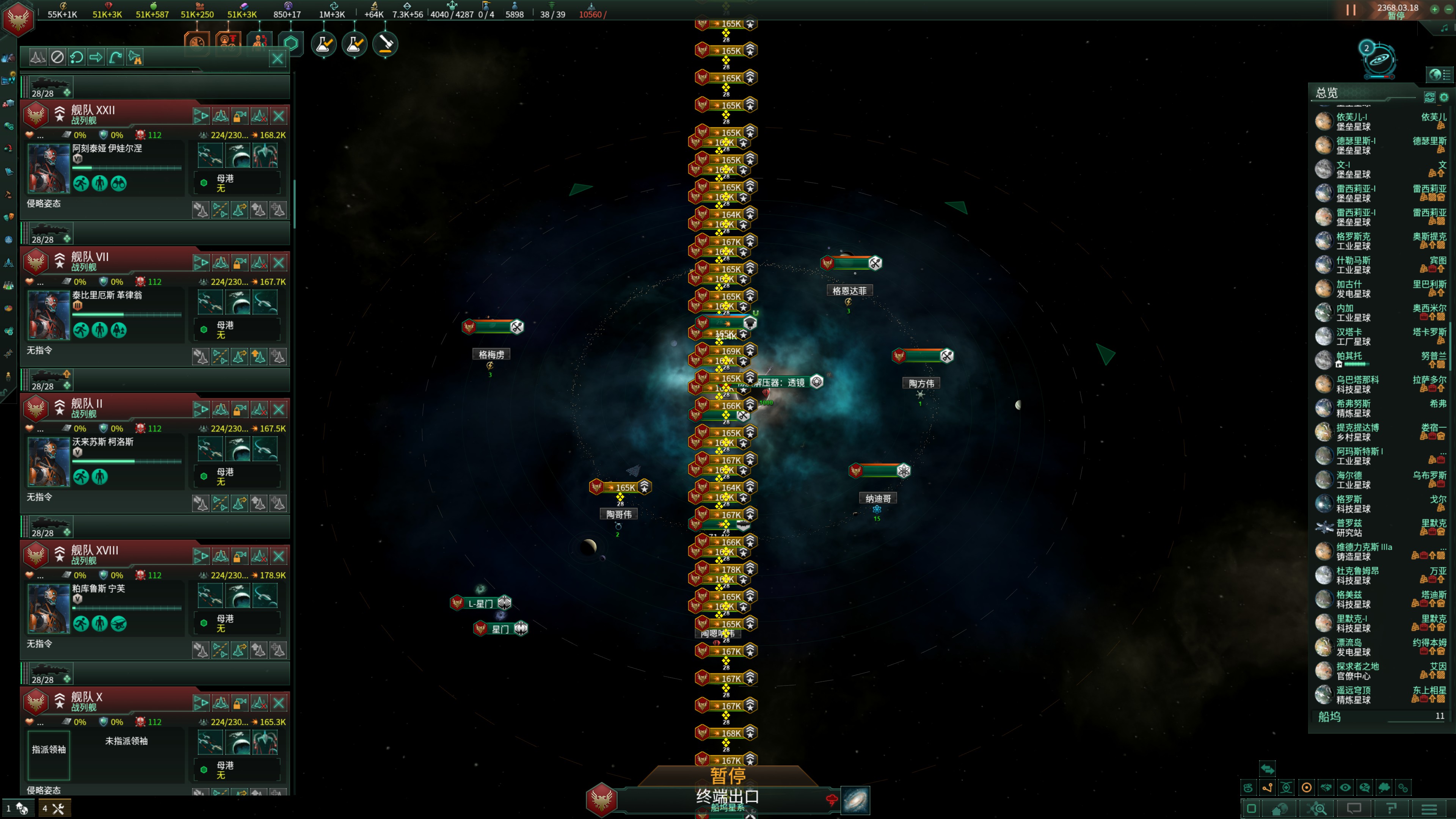Open outliner settings gear
Image resolution: width=1456 pixels, height=819 pixels.
point(1444,97)
